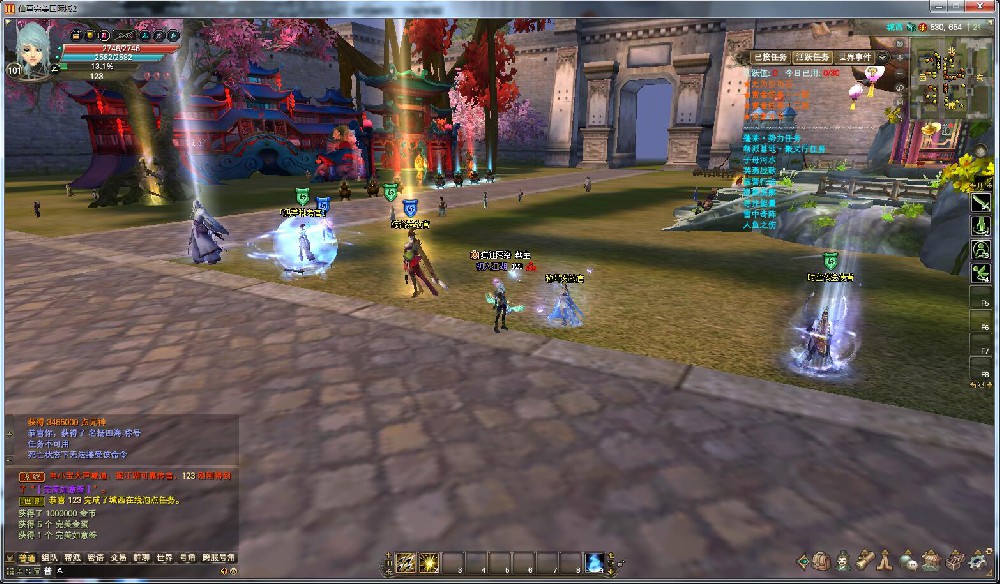Select the sword icon on right sidebar
Screen dimensions: 1000x584
980,201
